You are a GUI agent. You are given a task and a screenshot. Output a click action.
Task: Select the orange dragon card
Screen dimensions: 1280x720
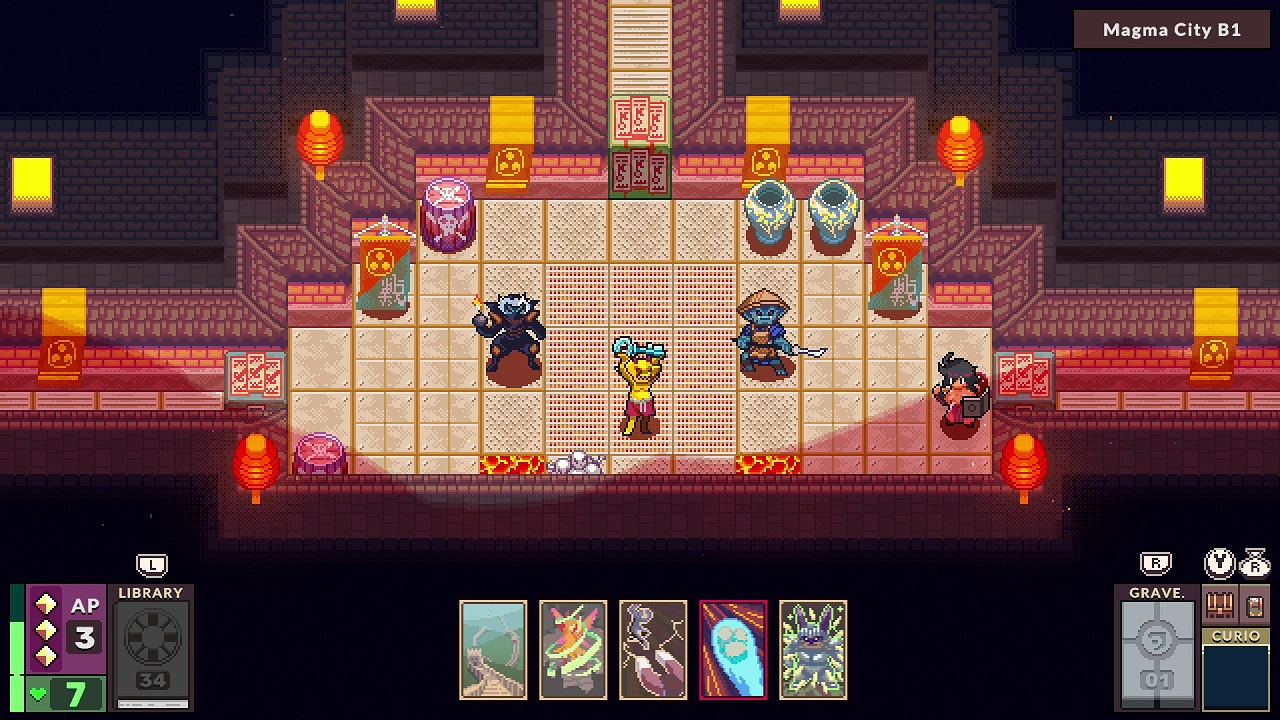tap(572, 650)
